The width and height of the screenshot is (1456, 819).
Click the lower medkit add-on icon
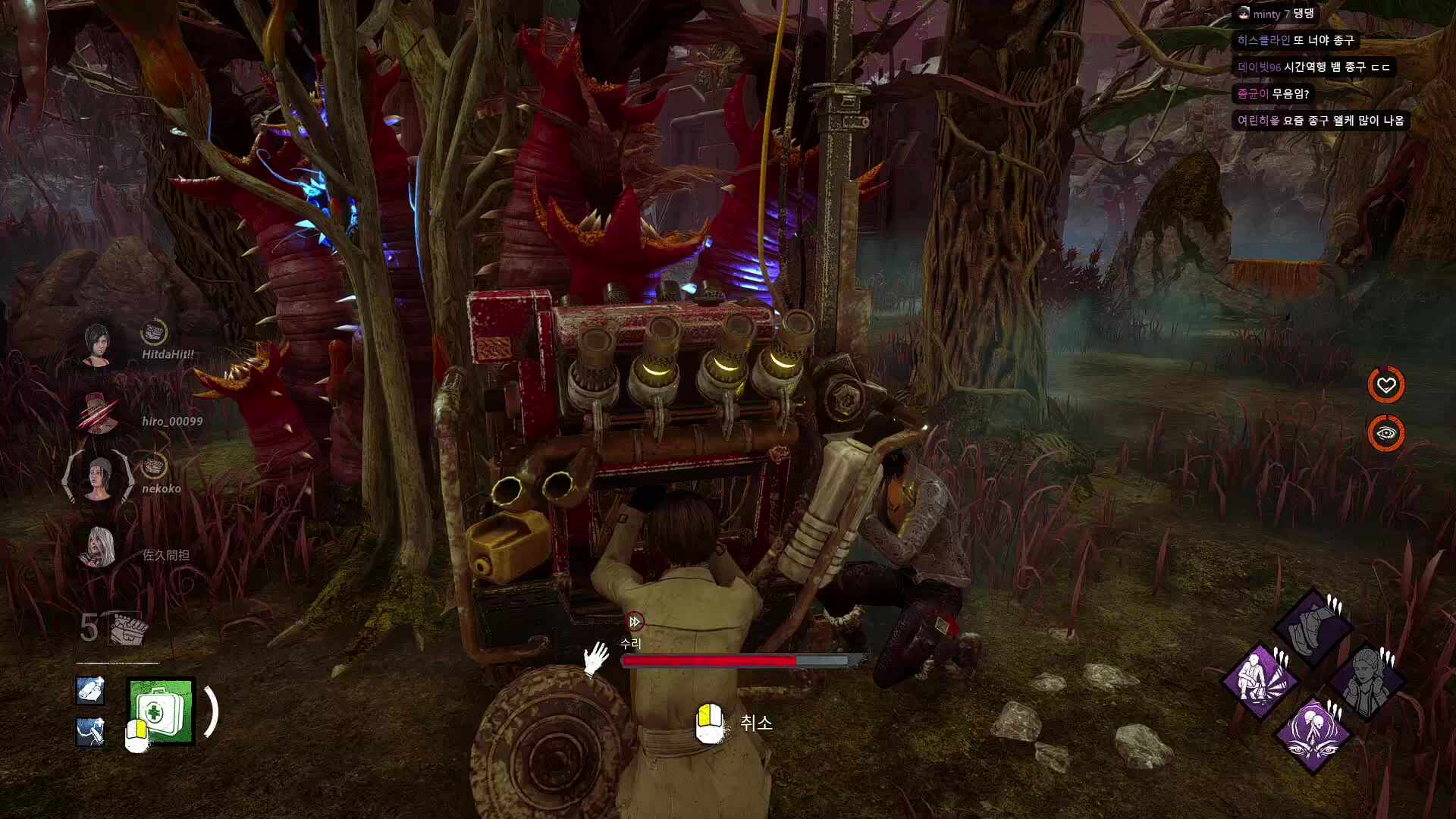coord(90,731)
